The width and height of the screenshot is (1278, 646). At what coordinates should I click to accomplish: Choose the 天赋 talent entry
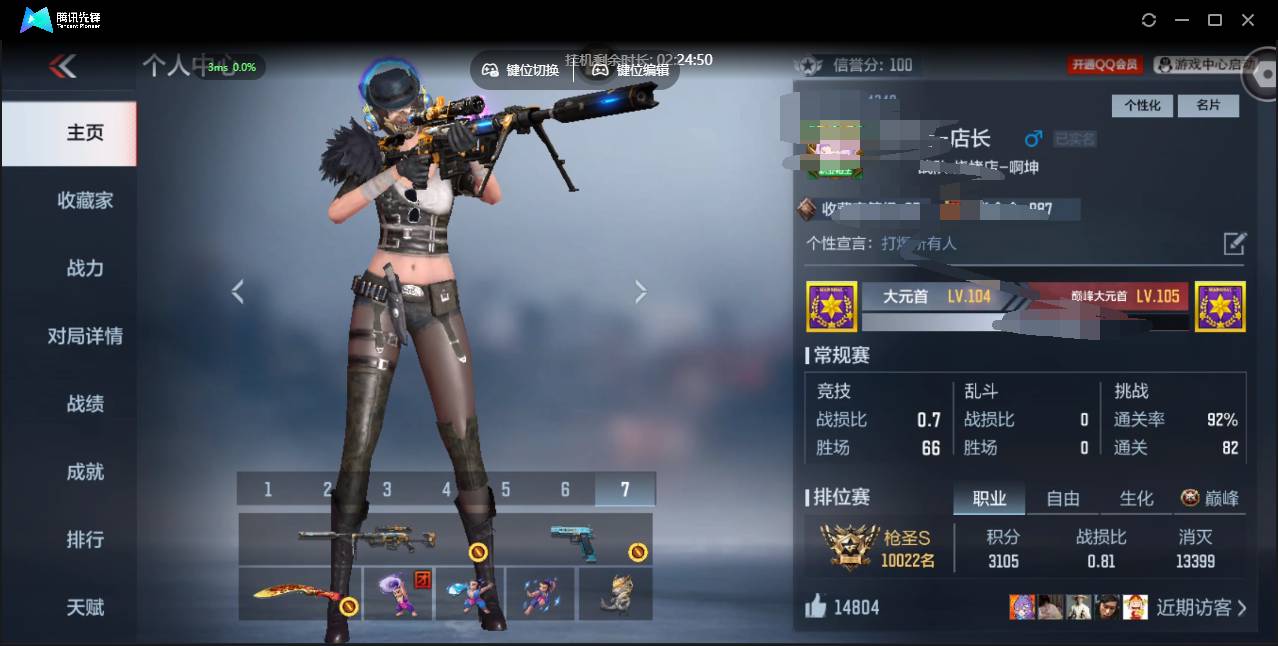85,607
